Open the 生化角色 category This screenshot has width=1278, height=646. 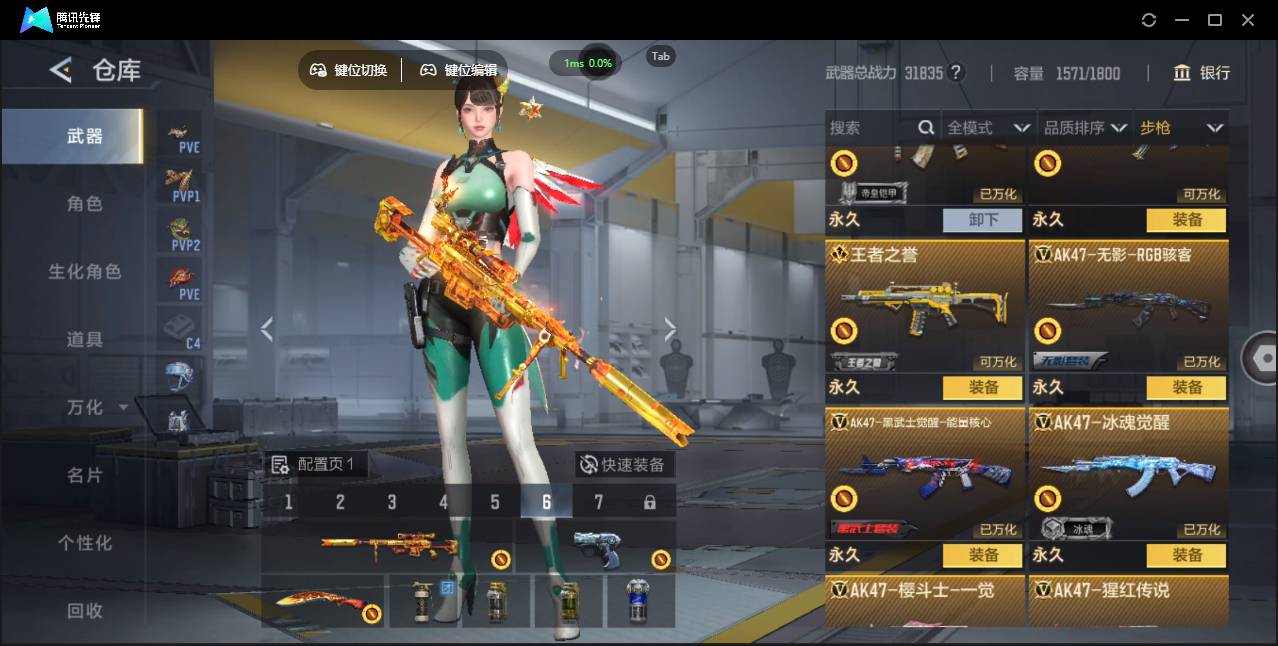point(85,272)
